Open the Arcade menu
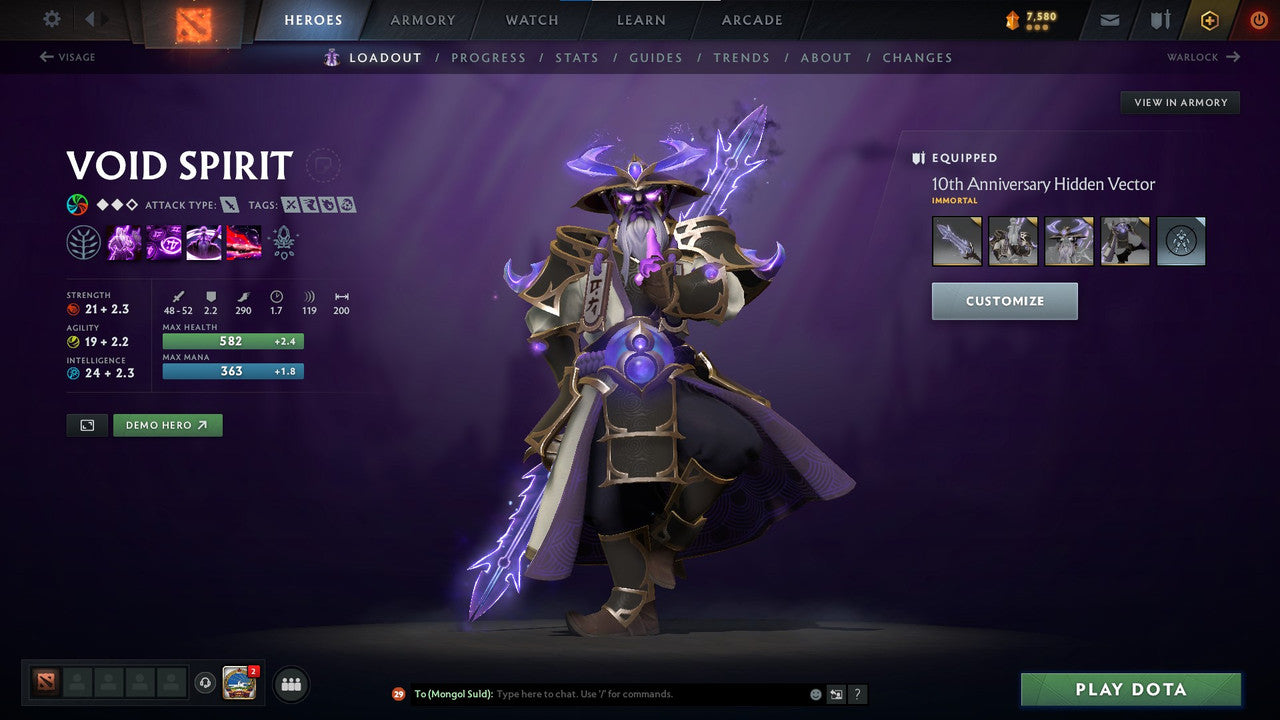 (751, 20)
